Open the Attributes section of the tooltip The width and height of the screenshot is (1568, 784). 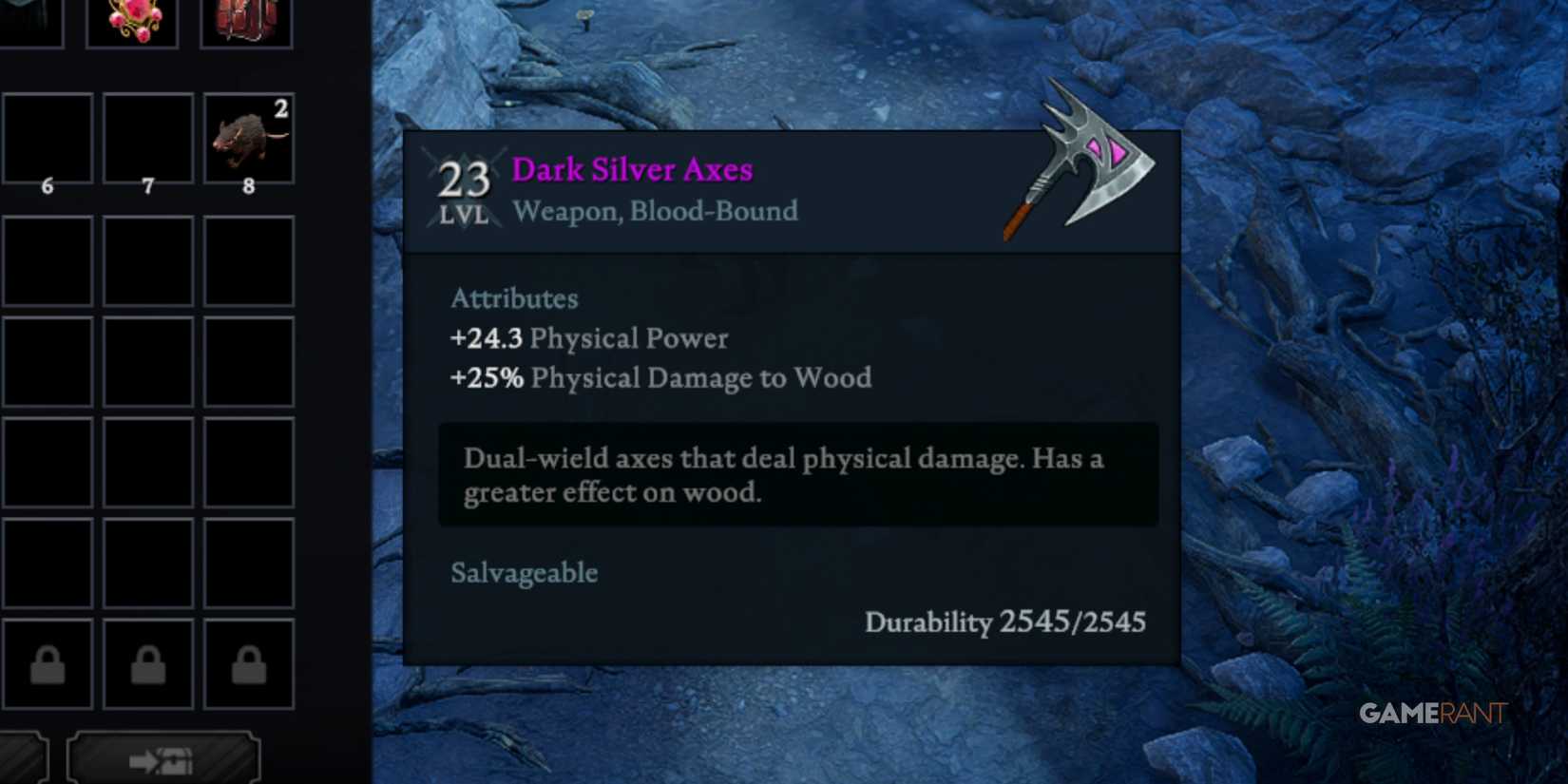pos(514,297)
